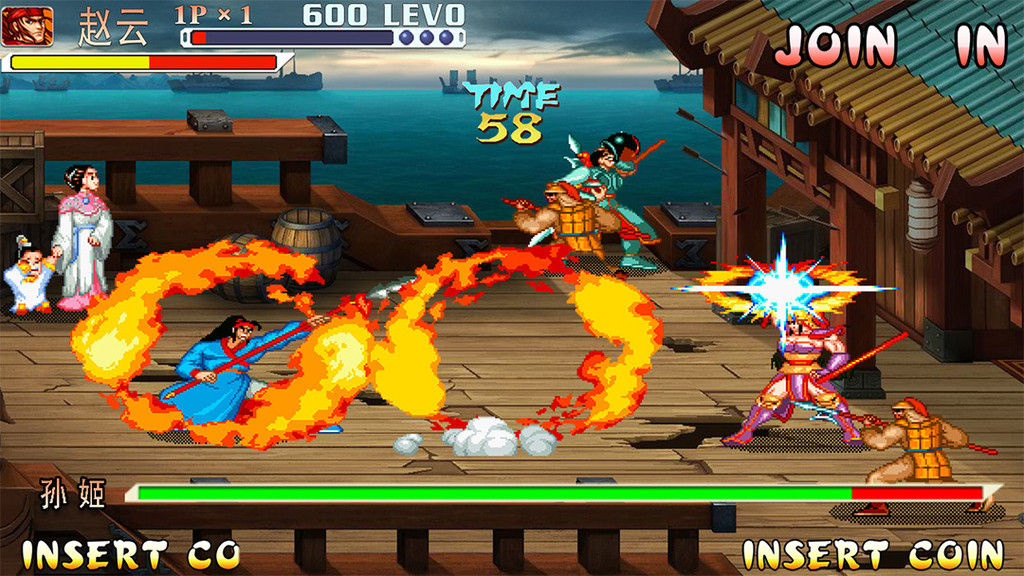The width and height of the screenshot is (1024, 576).
Task: Click Zhao Yun's character portrait
Action: tap(27, 26)
